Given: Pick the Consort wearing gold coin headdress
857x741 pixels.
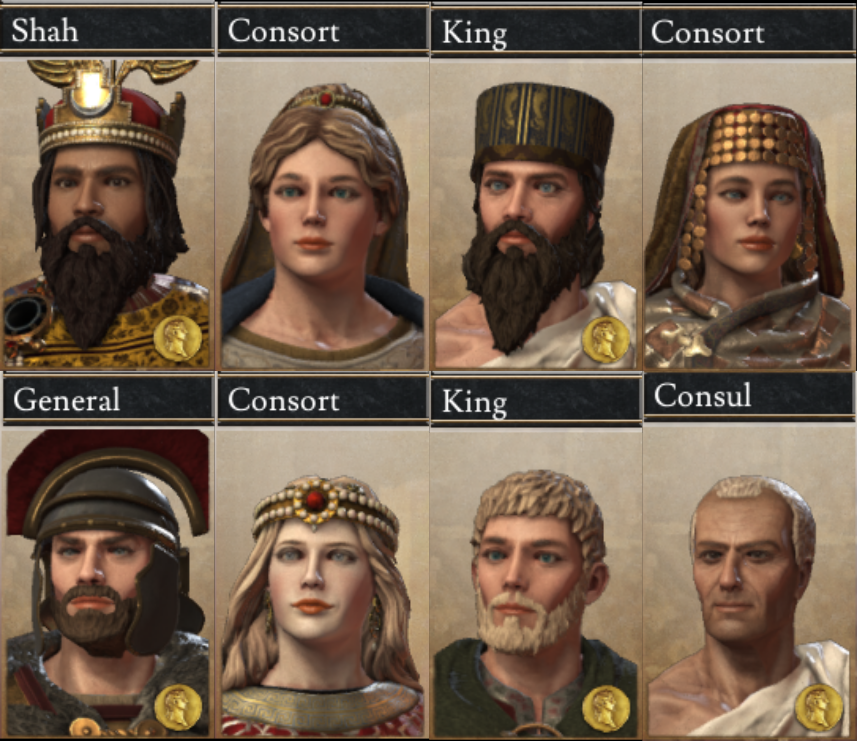Looking at the screenshot, I should (748, 215).
